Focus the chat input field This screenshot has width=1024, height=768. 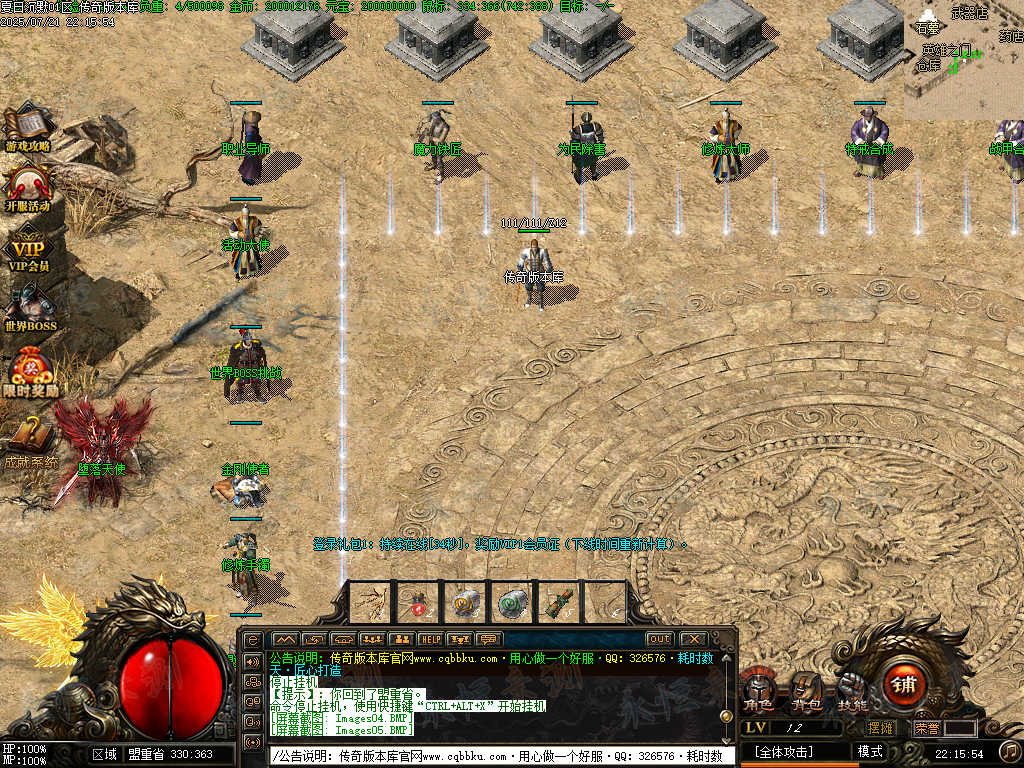click(500, 756)
